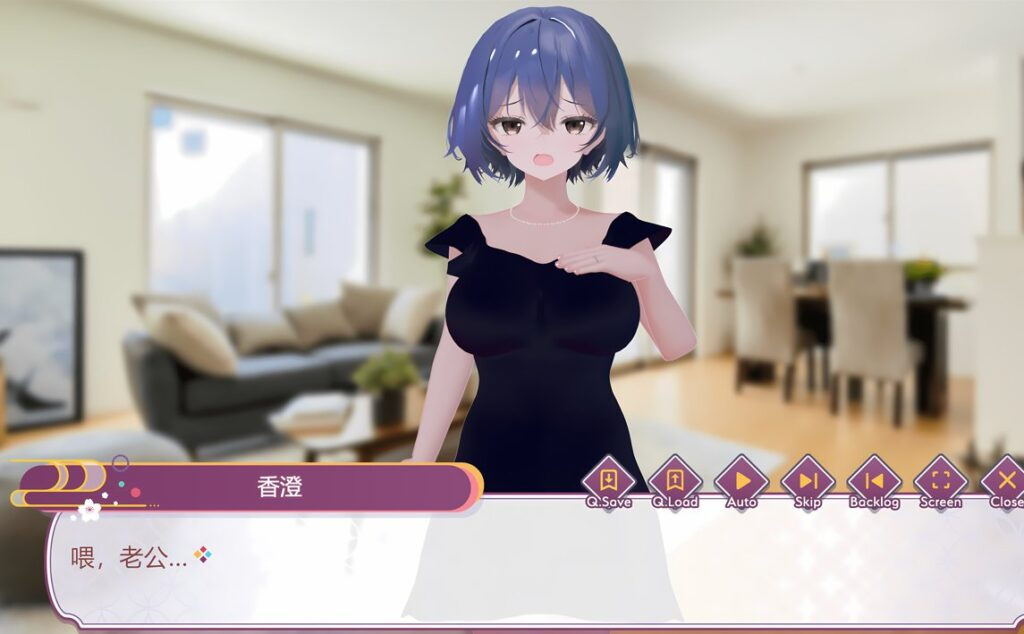Click the Q.Save quick save button
This screenshot has height=634, width=1024.
pos(608,481)
